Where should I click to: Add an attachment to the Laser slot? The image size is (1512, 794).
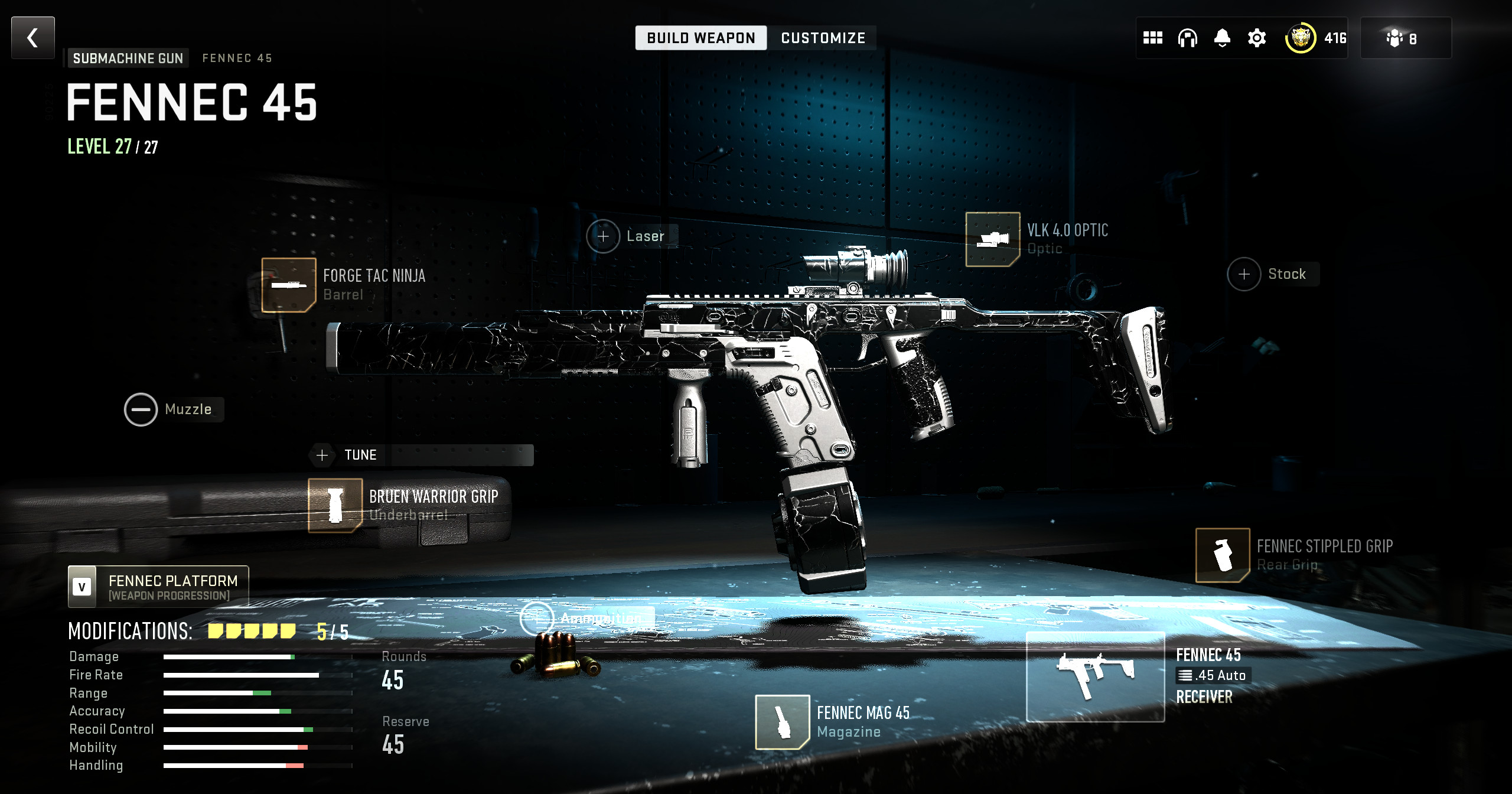coord(603,236)
